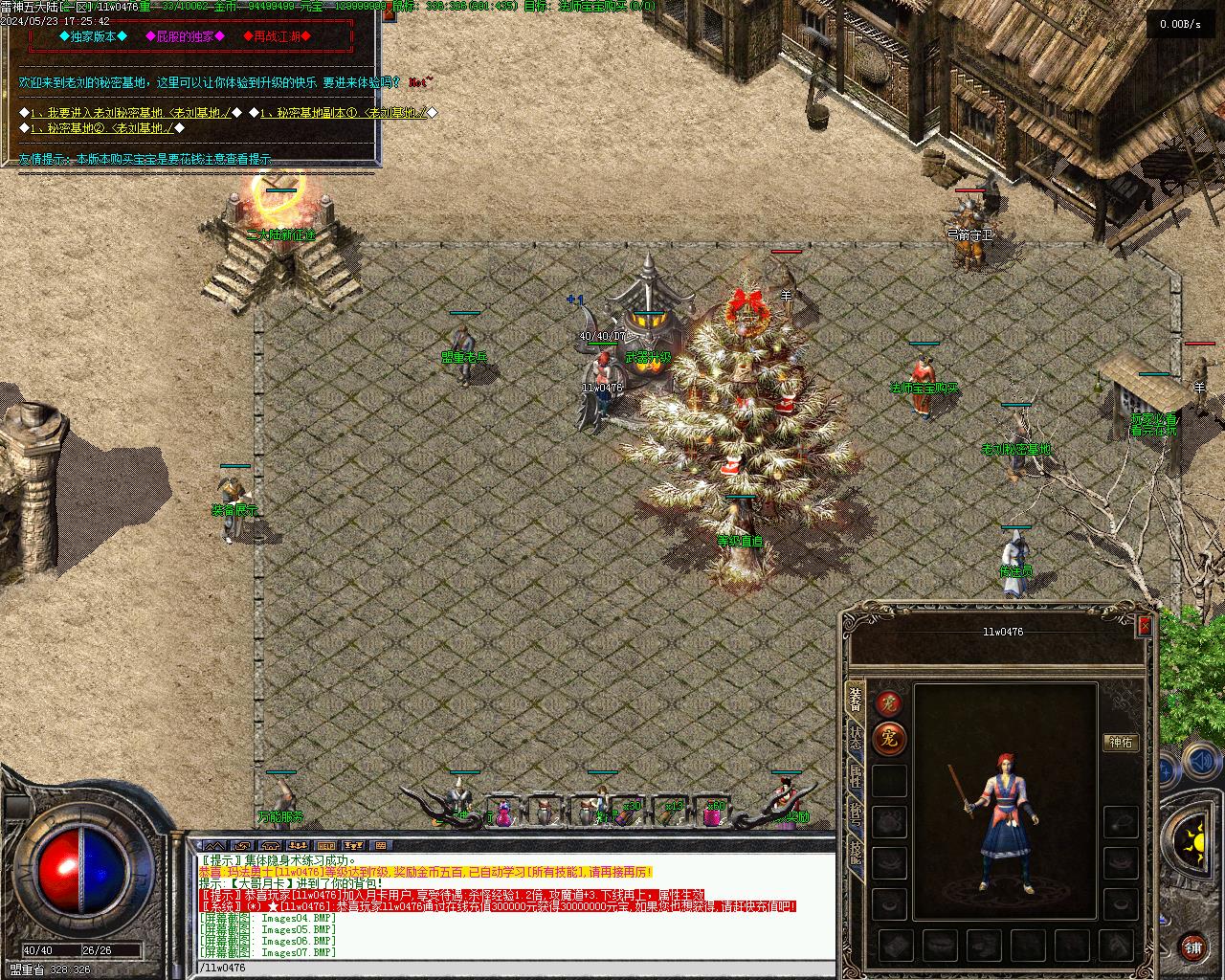Use the pink potion in hotbar slot 6
The height and width of the screenshot is (980, 1225).
tap(714, 813)
